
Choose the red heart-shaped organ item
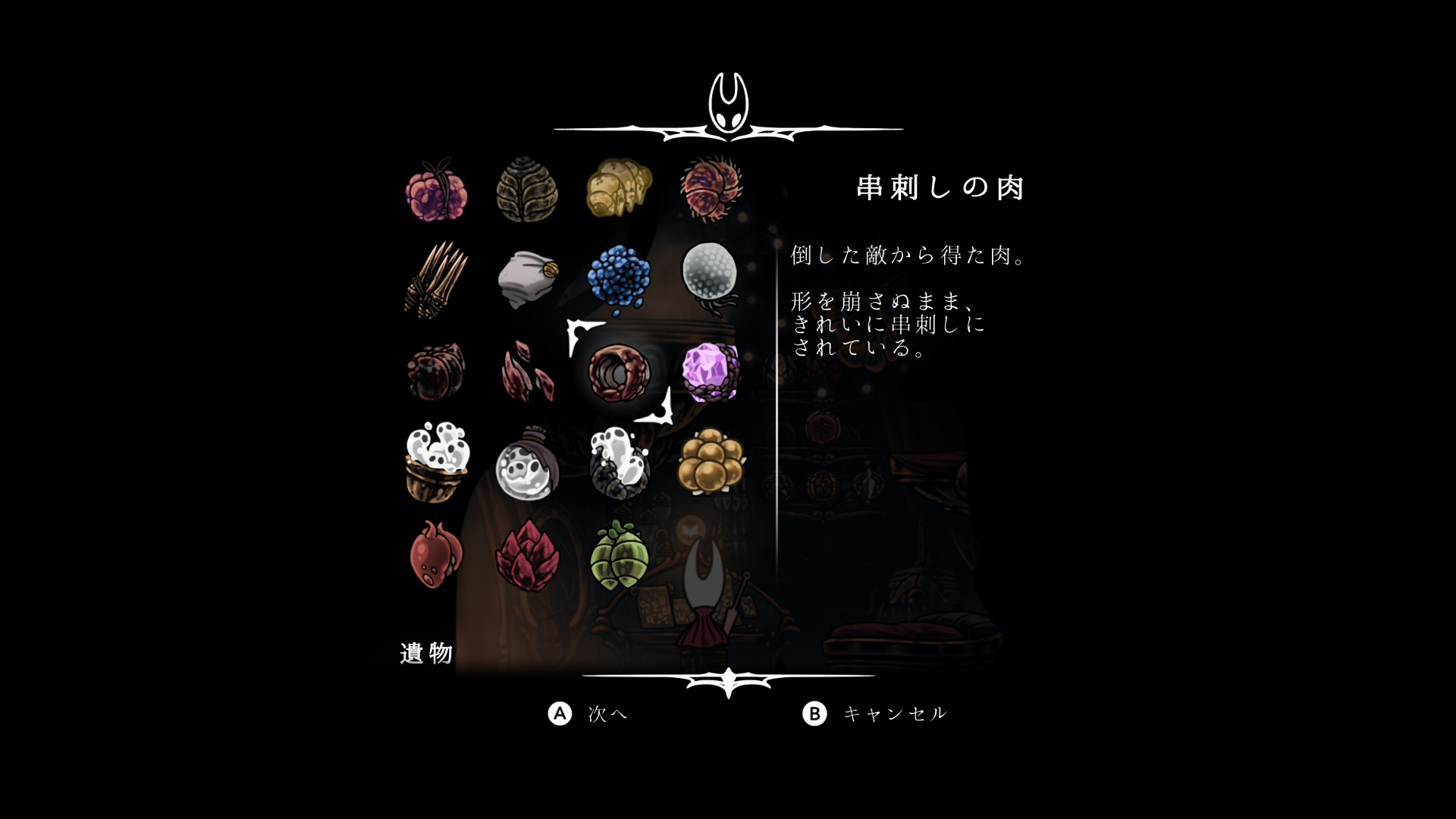click(436, 554)
